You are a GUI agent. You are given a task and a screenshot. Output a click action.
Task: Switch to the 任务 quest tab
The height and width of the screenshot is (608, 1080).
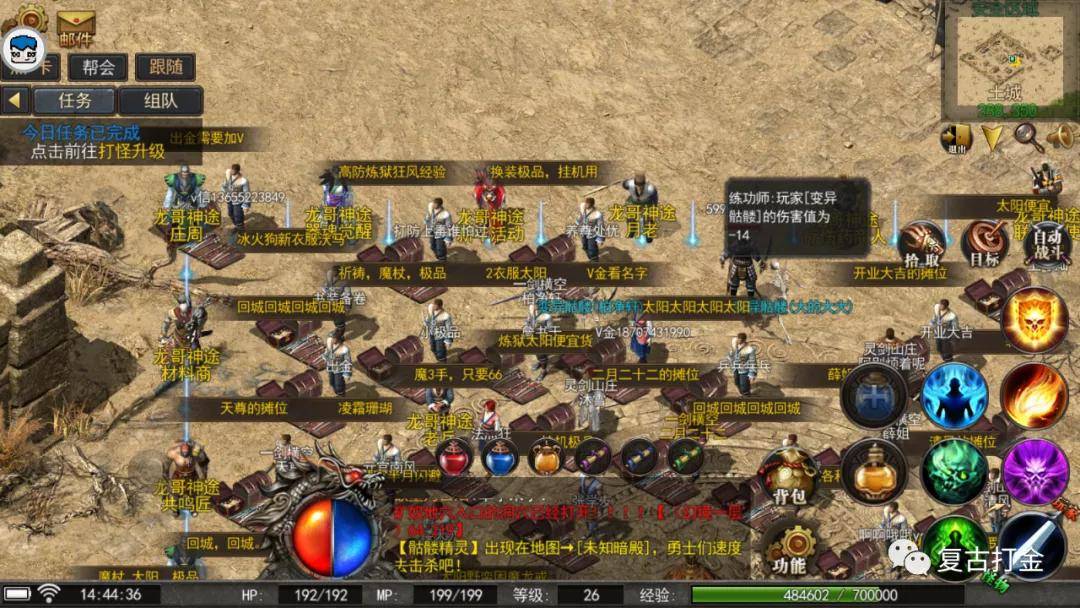(75, 101)
